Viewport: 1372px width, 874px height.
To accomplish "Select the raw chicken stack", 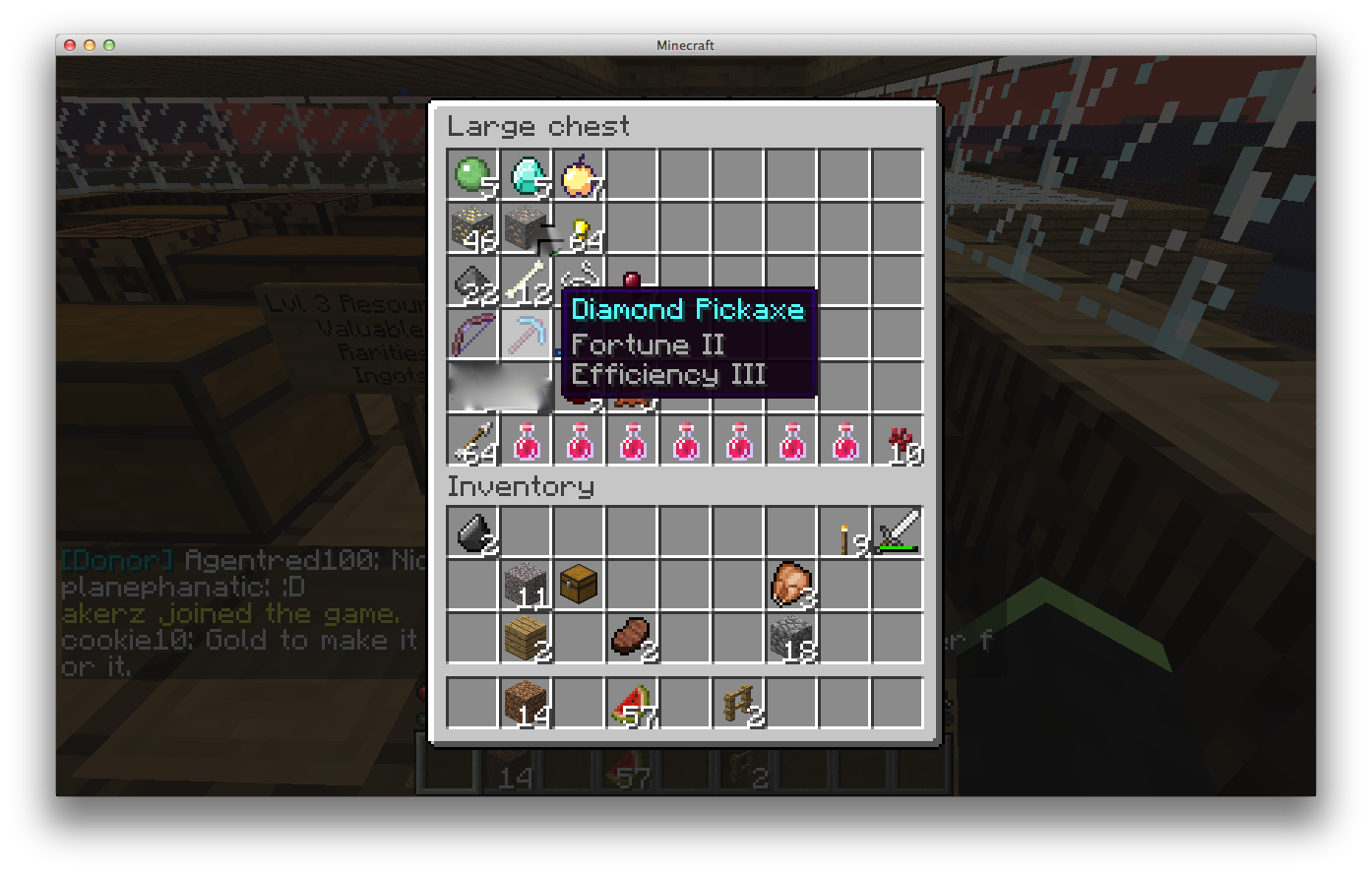I will [791, 585].
